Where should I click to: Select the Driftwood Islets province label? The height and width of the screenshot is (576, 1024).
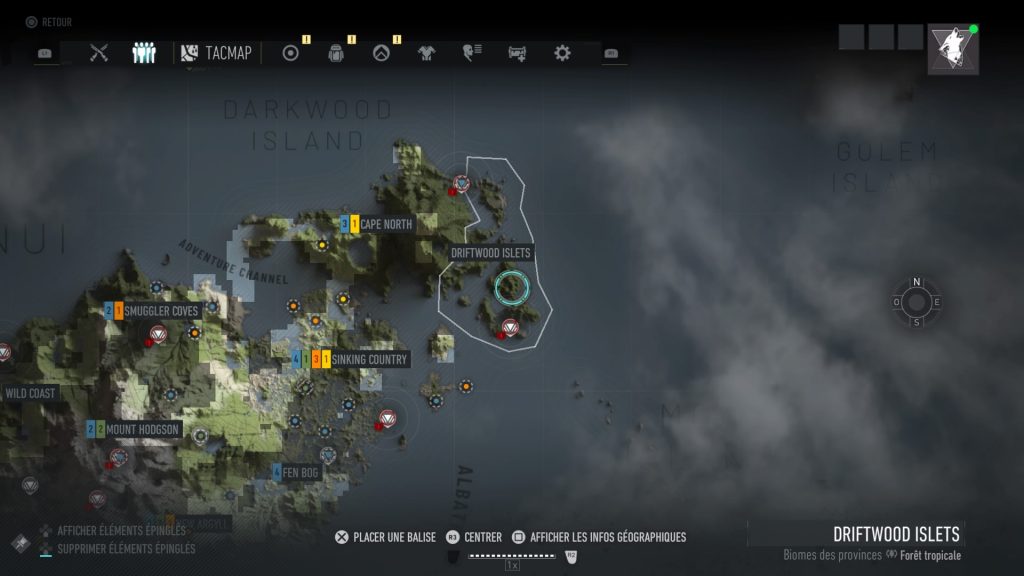pos(491,253)
